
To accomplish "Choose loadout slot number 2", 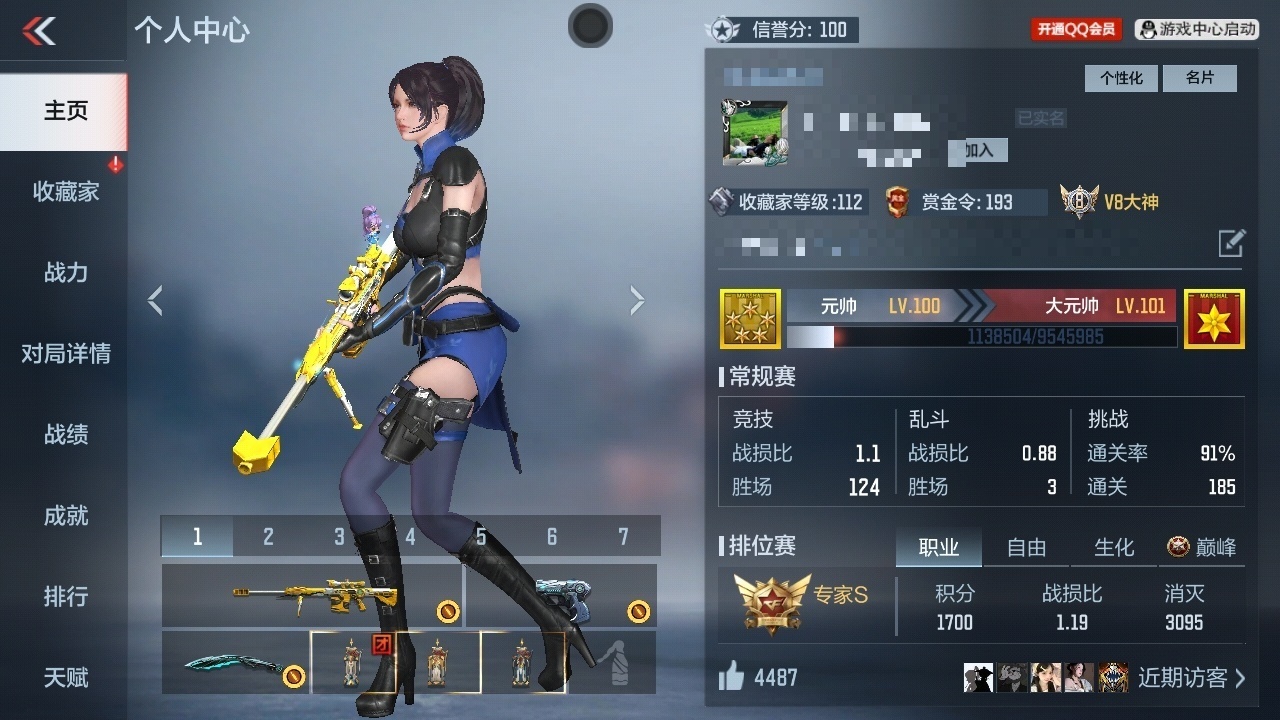I will point(268,537).
